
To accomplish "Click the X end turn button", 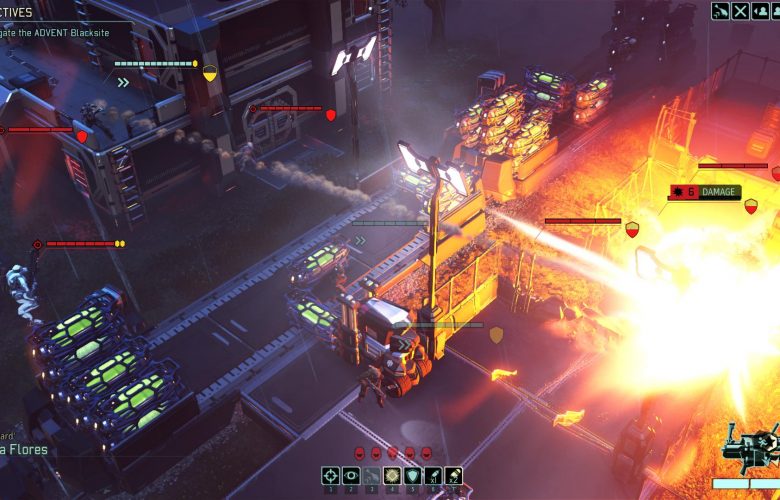I will [740, 11].
